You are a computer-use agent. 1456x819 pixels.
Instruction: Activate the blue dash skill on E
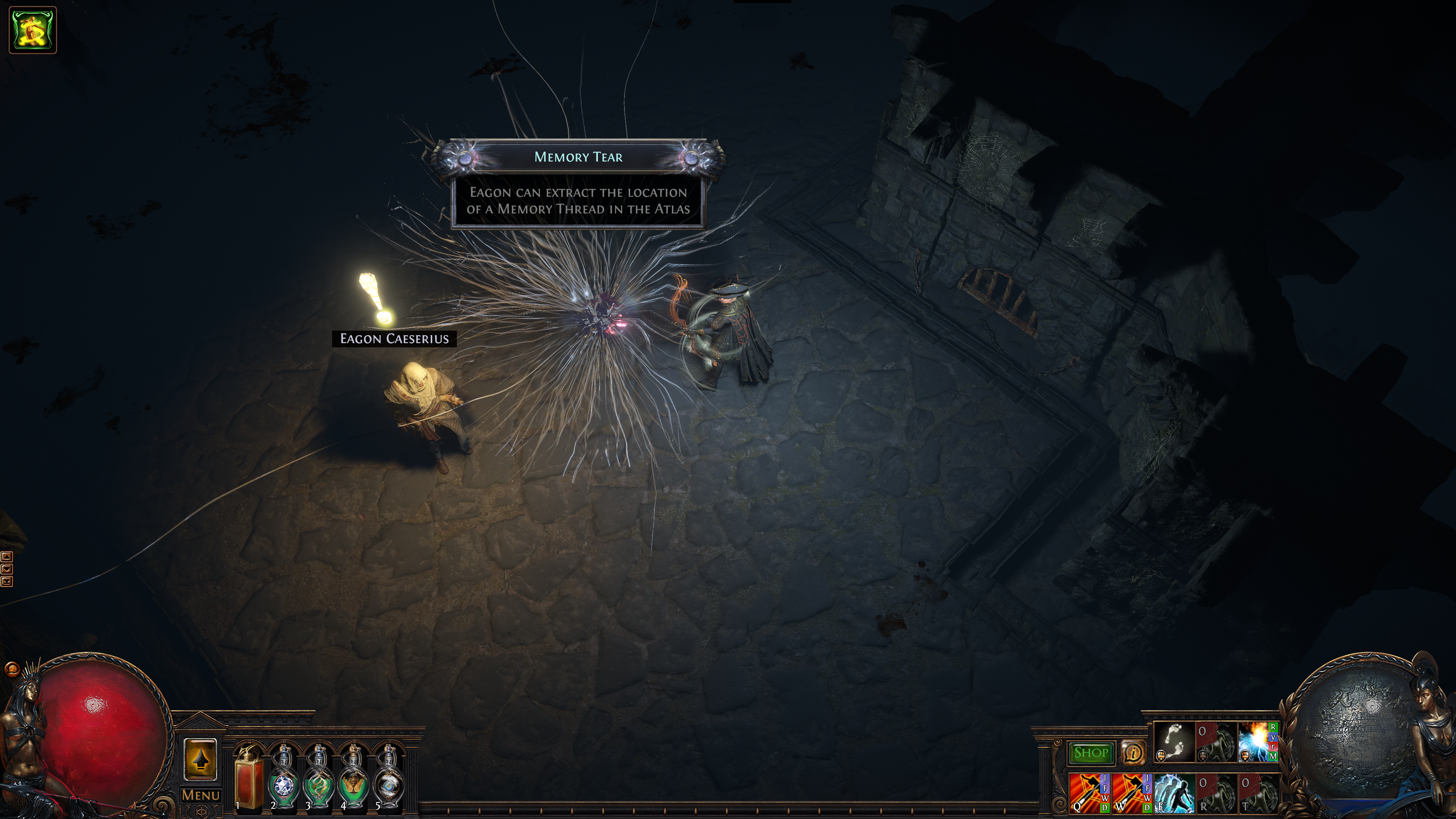click(1174, 792)
